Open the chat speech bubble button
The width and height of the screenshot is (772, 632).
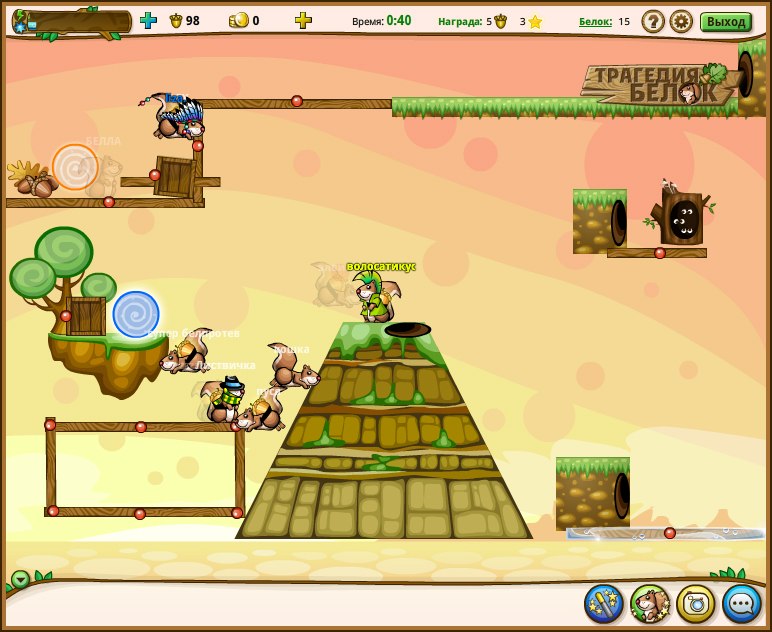(x=742, y=603)
